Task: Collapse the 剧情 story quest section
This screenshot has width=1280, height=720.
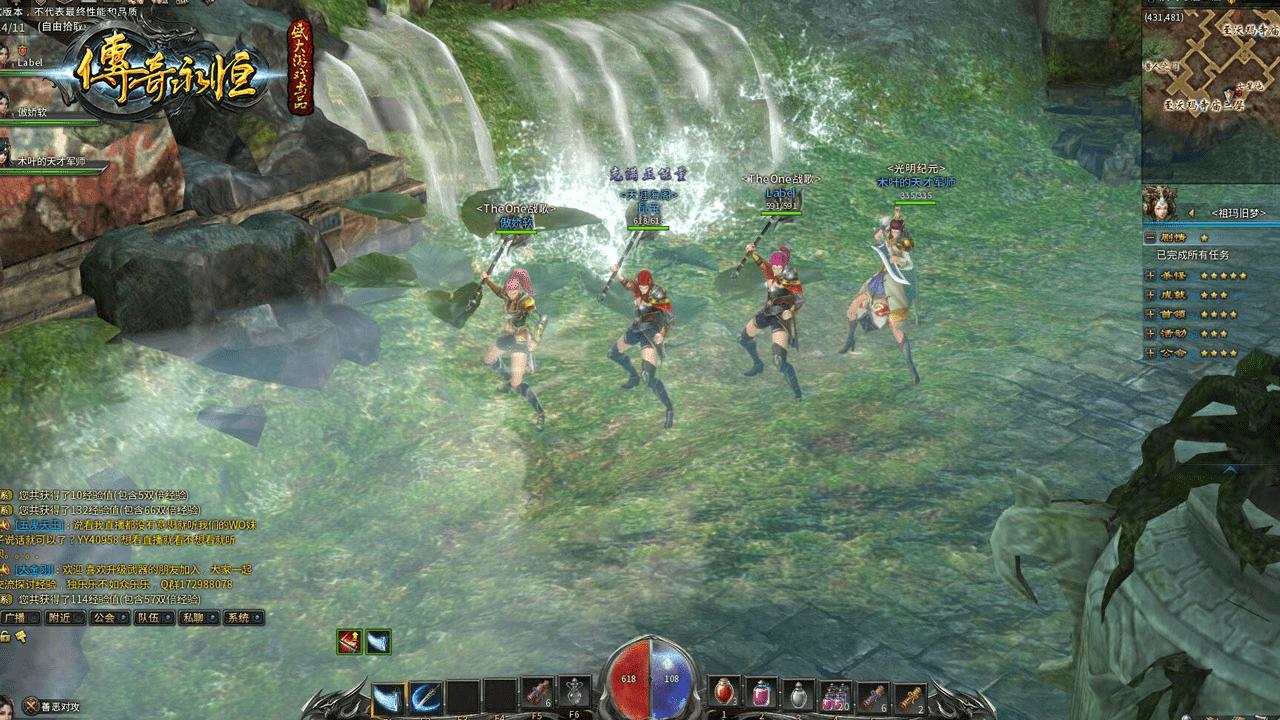Action: point(1151,238)
